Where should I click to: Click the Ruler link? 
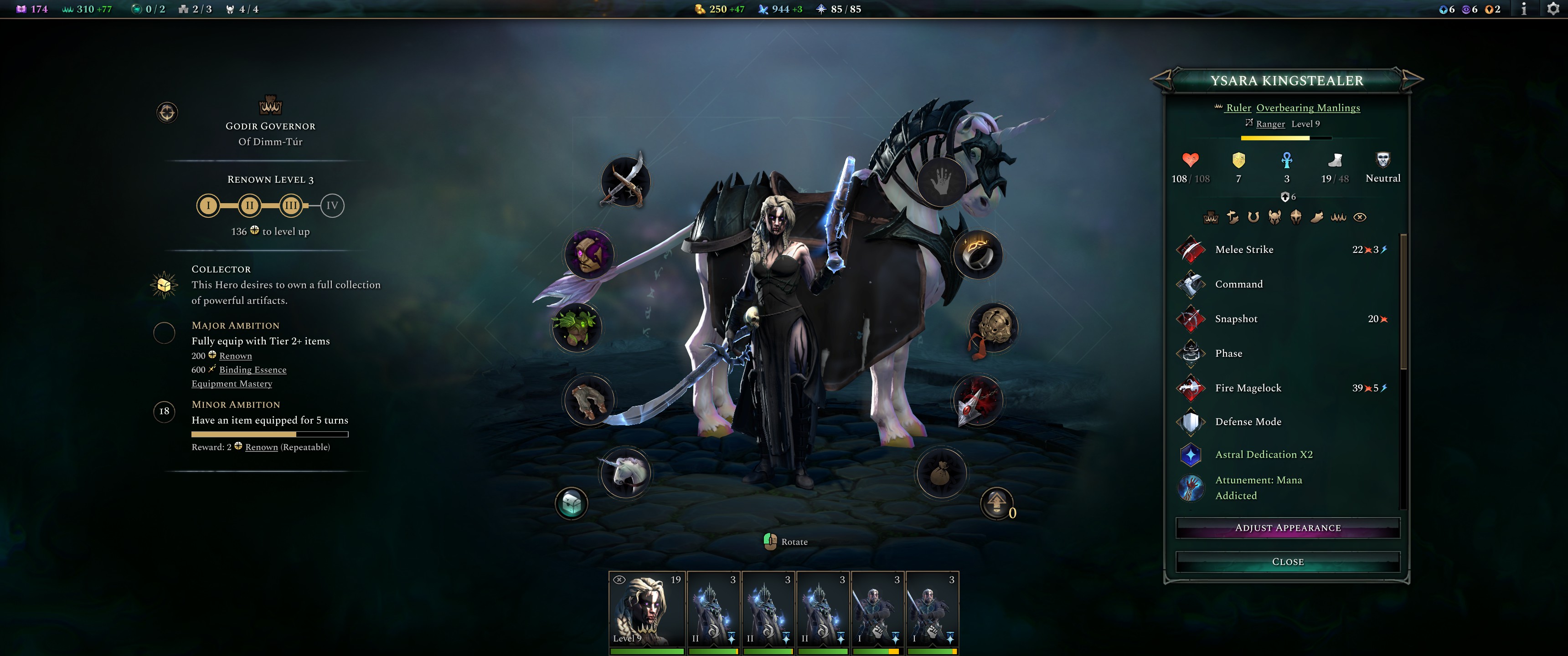click(1238, 108)
